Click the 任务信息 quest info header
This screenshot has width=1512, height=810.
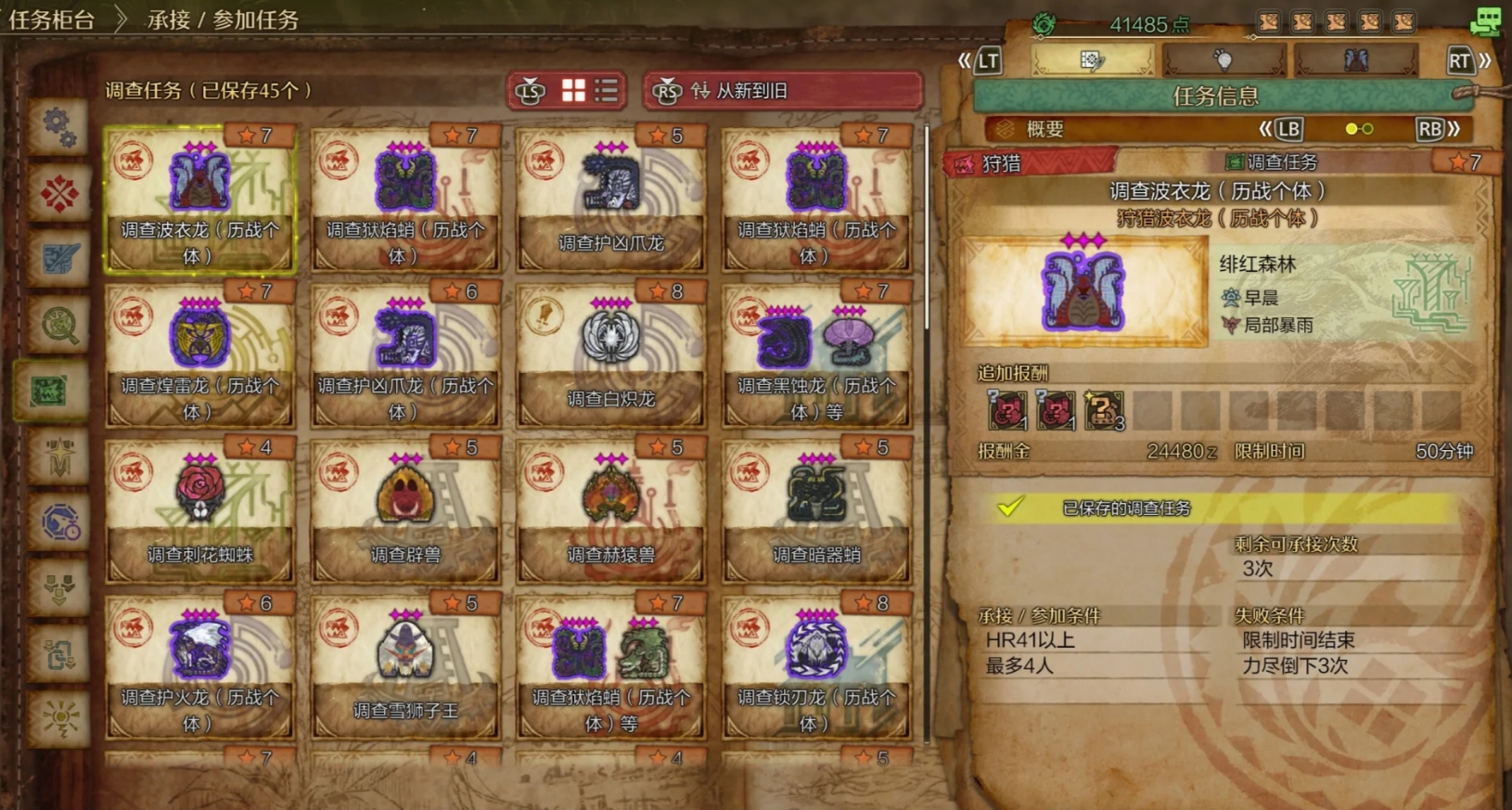coord(1215,96)
